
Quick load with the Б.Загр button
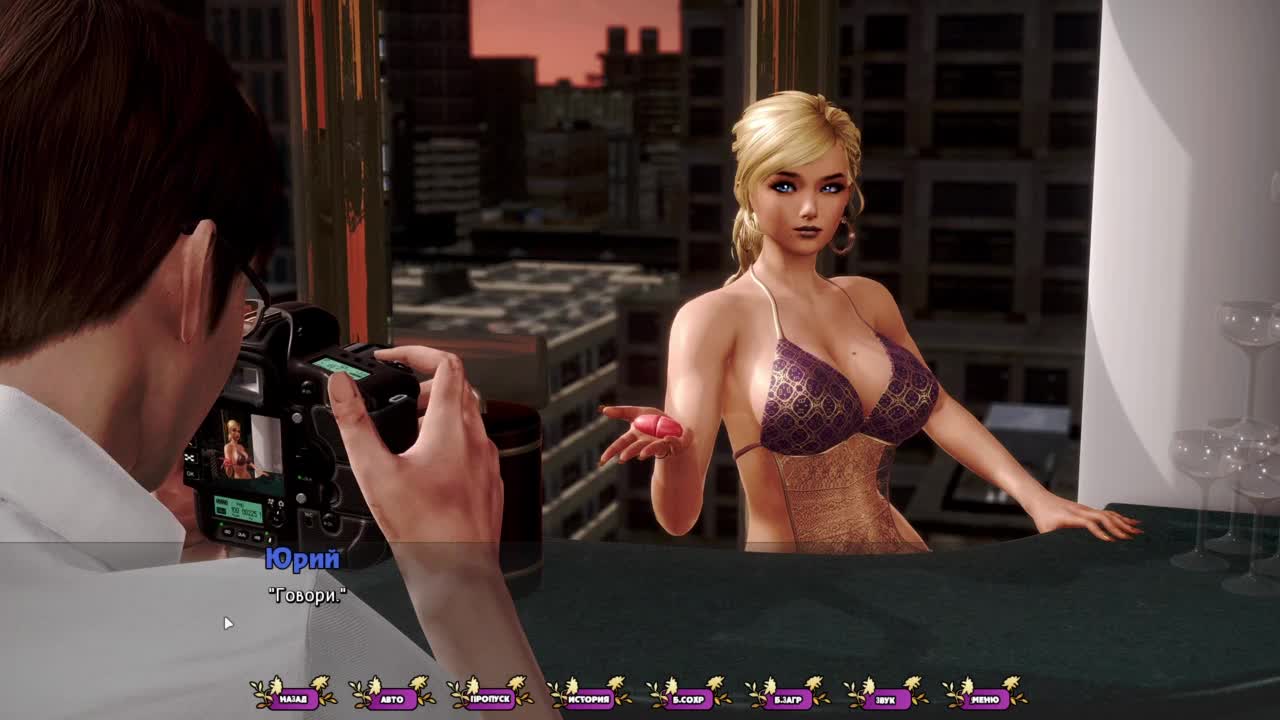pos(788,699)
